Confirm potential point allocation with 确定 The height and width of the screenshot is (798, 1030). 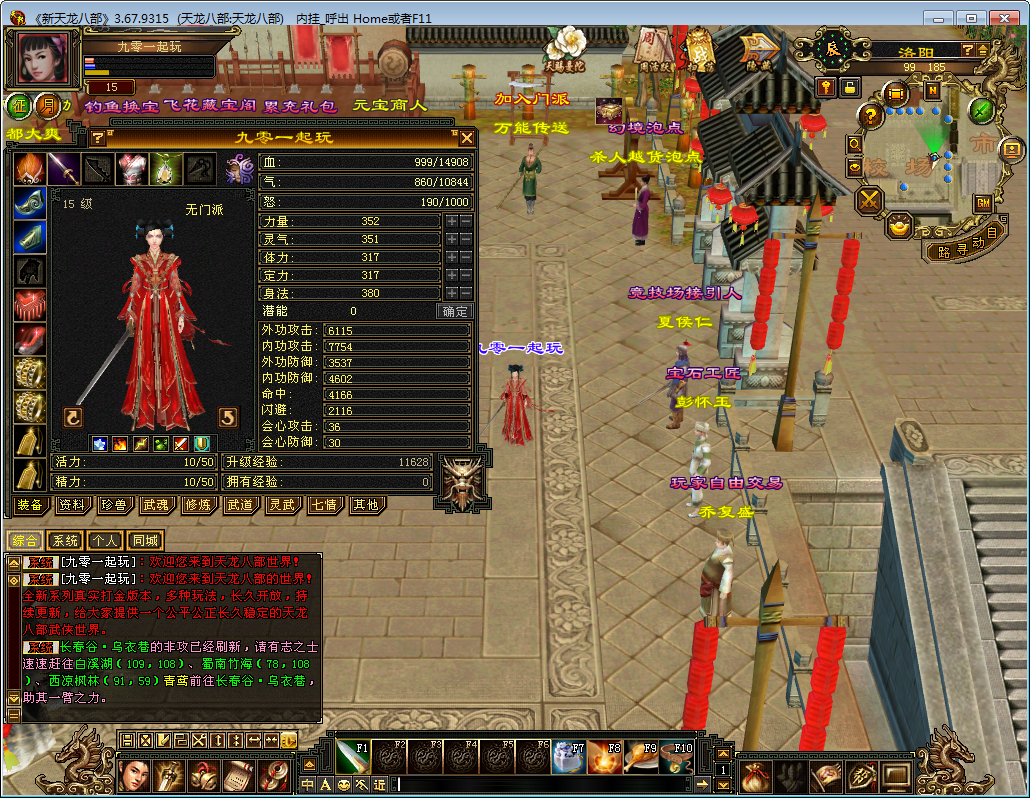click(x=455, y=311)
